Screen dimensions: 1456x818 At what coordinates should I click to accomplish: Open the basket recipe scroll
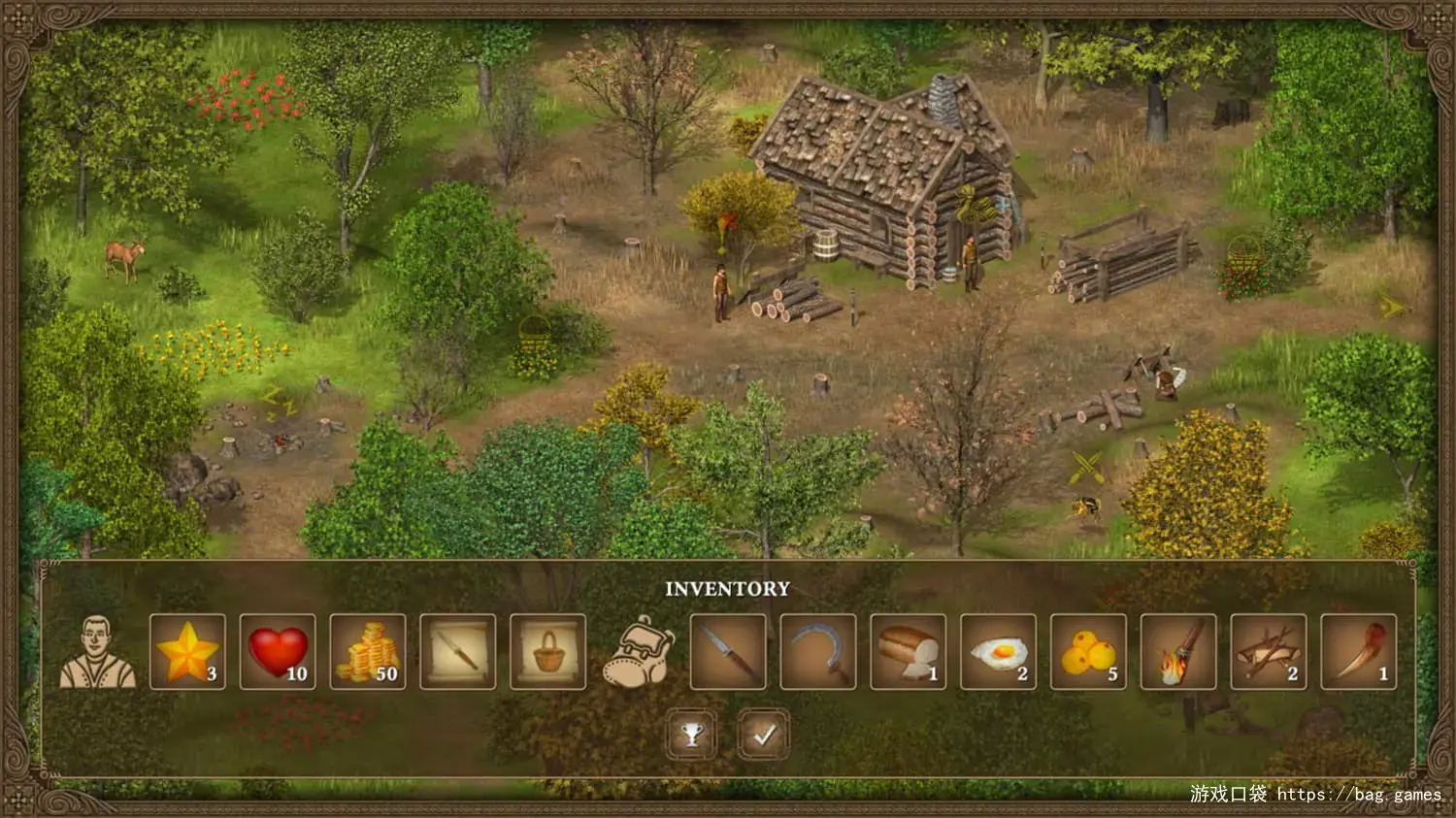(547, 652)
